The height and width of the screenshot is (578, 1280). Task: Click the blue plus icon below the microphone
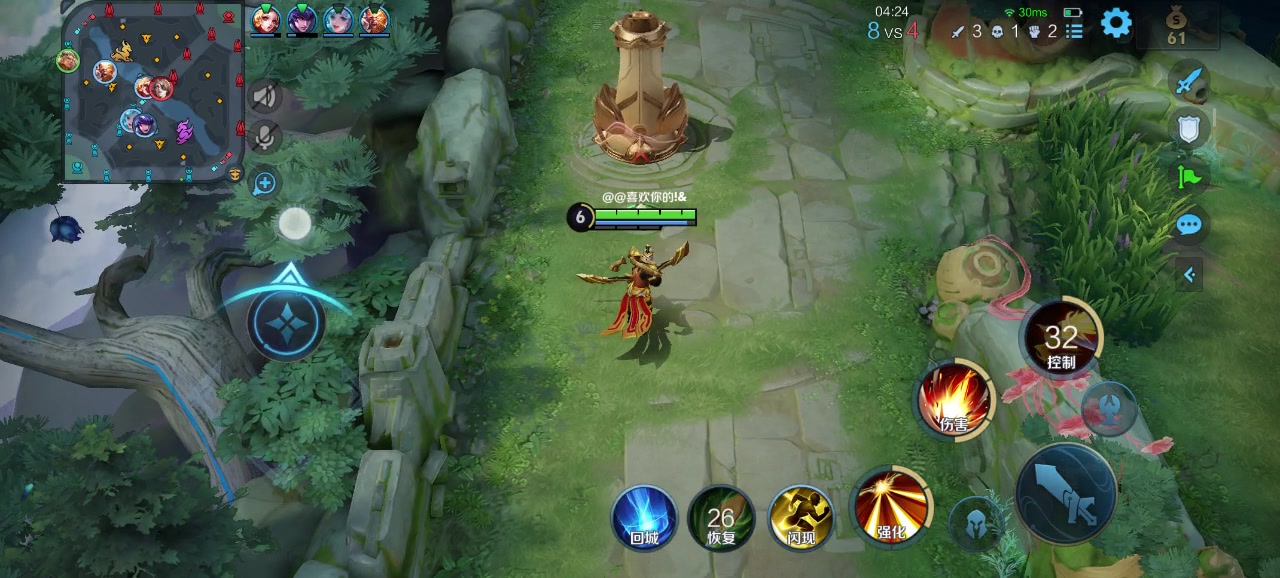coord(264,183)
